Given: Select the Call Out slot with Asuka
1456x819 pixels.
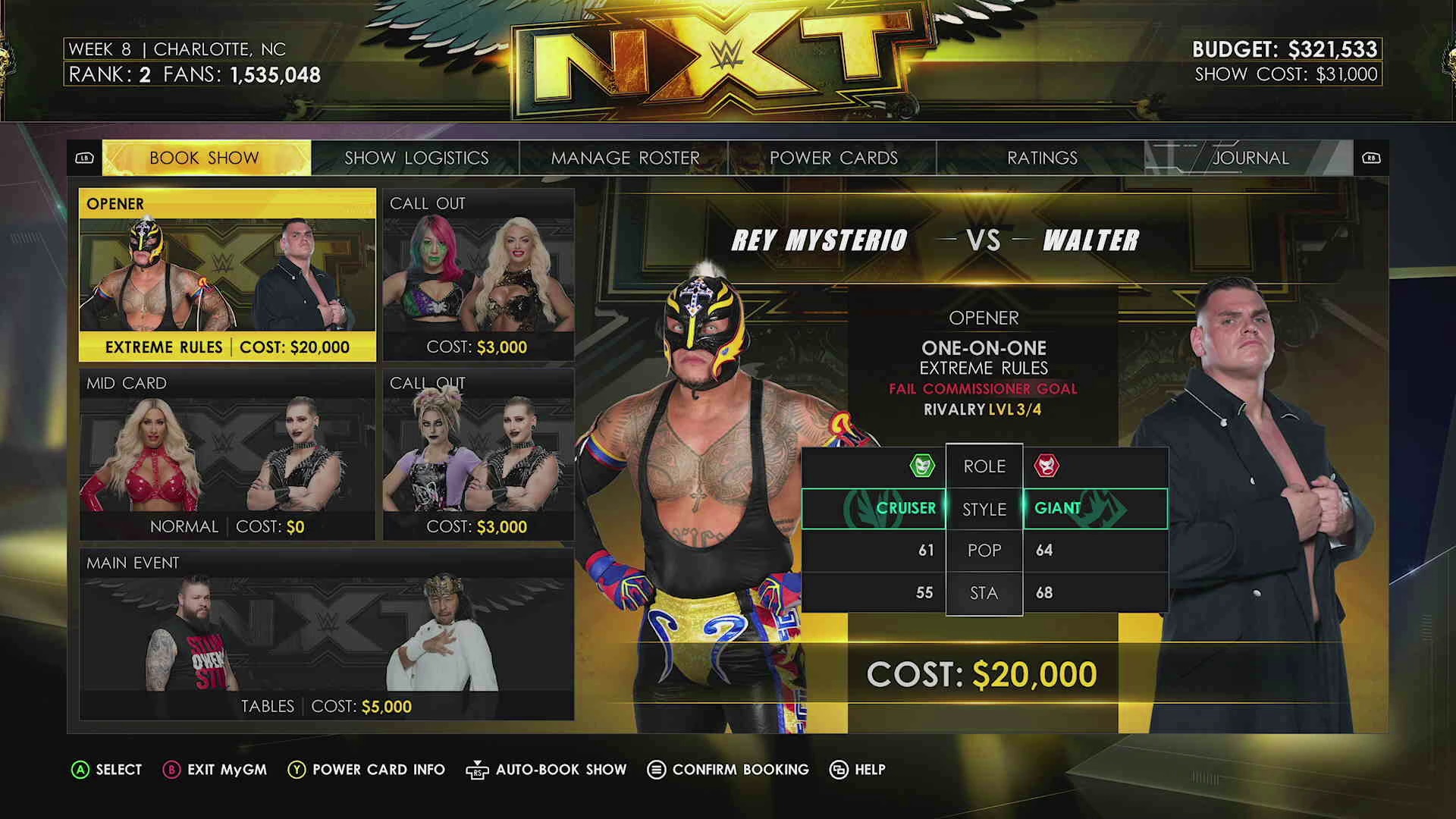Looking at the screenshot, I should [479, 275].
